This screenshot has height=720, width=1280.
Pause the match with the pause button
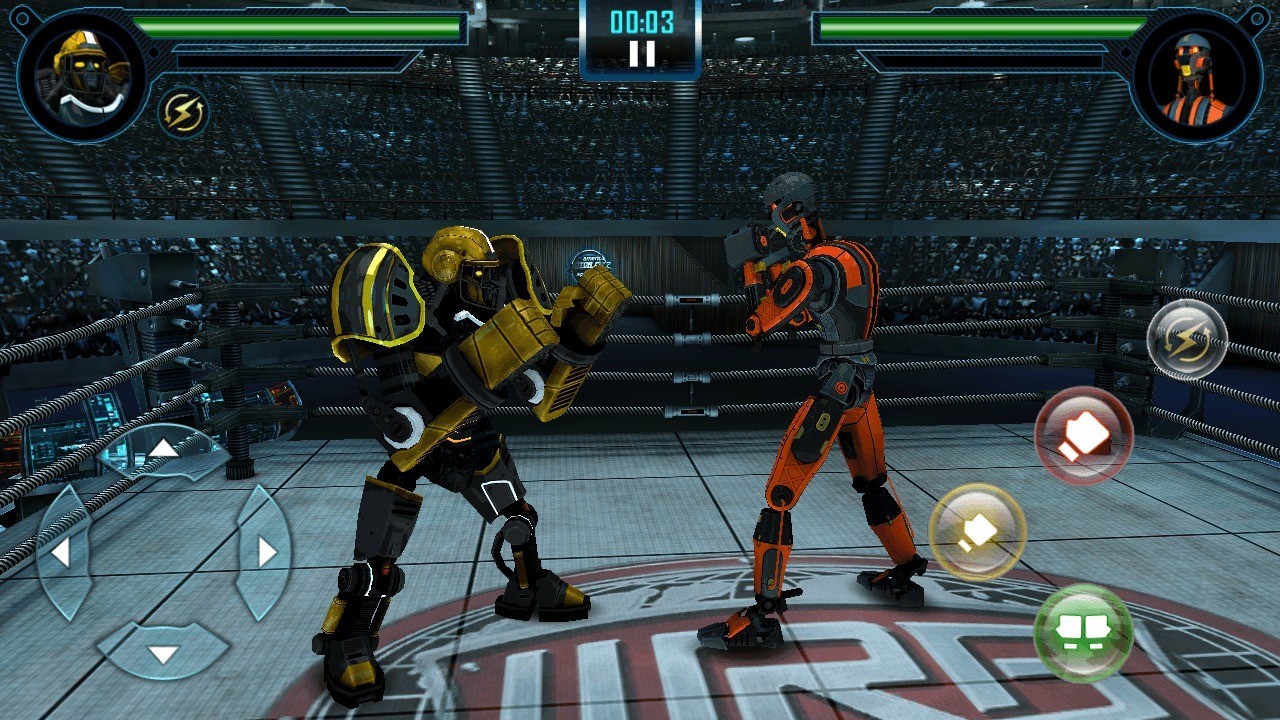[x=641, y=54]
